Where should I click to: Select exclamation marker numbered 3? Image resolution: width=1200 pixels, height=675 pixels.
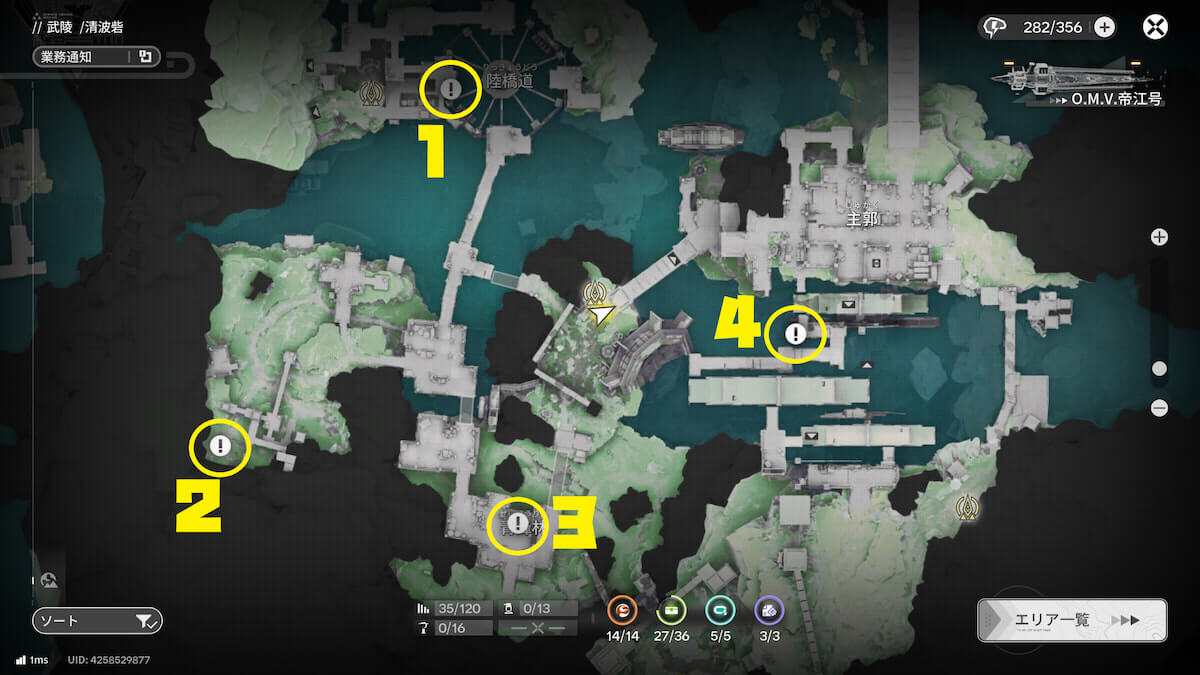pos(517,523)
